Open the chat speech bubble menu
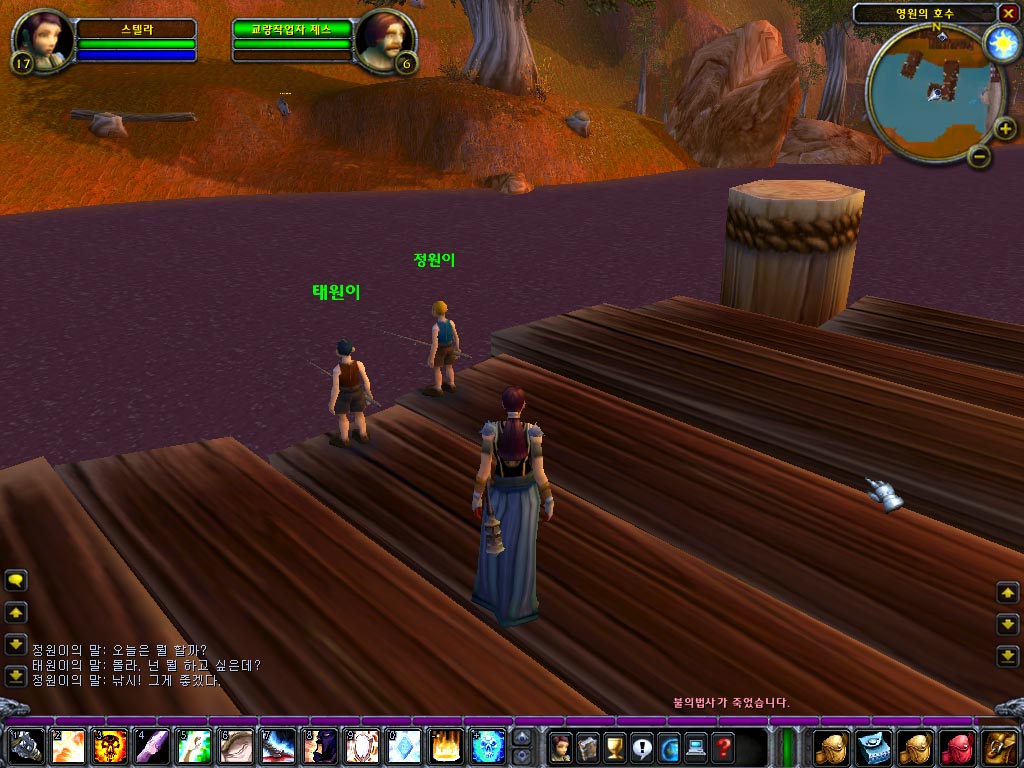The width and height of the screenshot is (1024, 768). point(16,580)
